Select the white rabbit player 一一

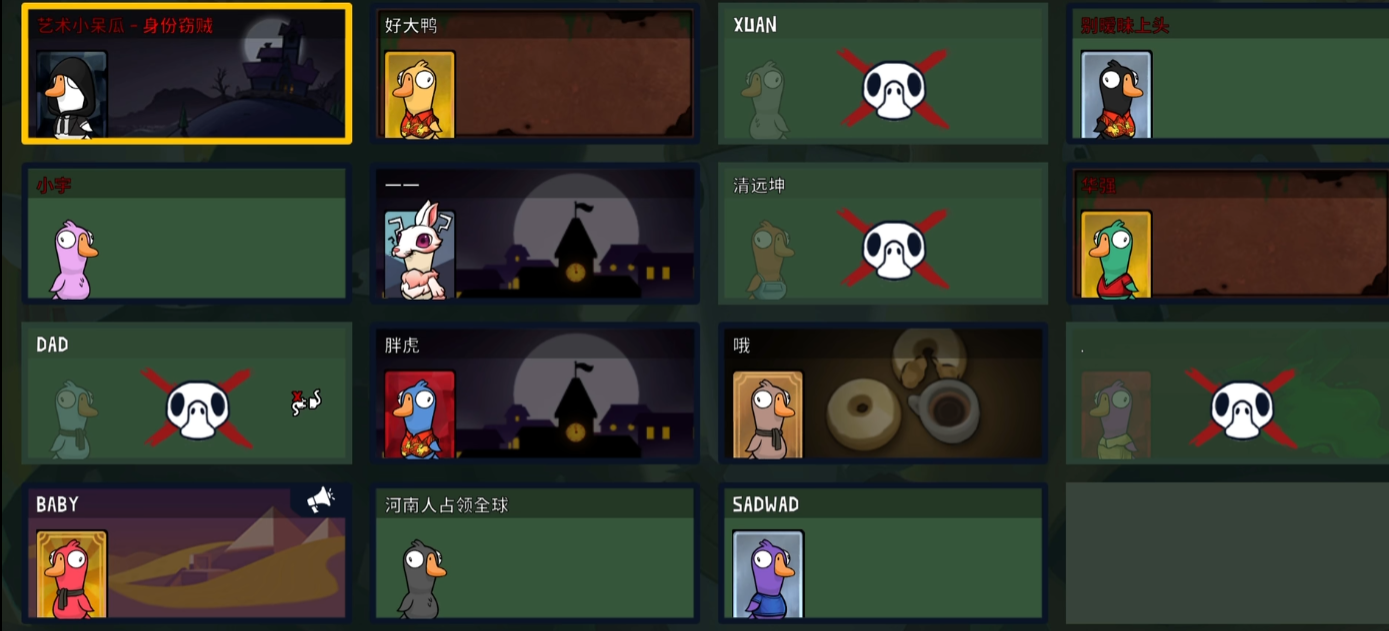pos(535,234)
